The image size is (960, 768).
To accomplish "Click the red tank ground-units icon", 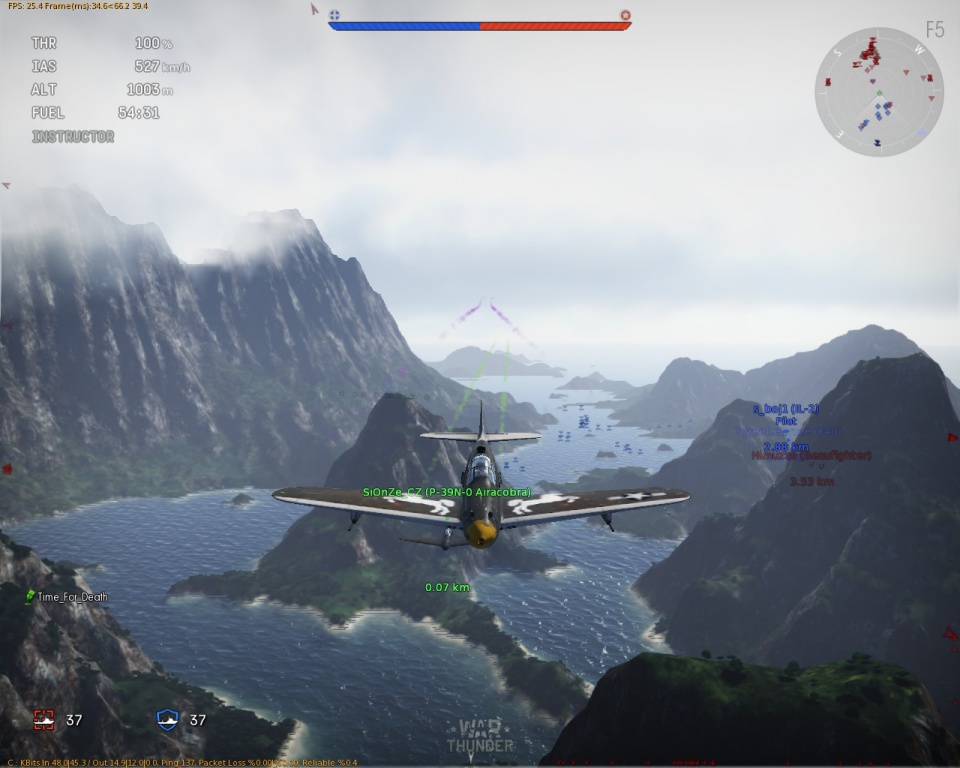I will click(x=44, y=719).
